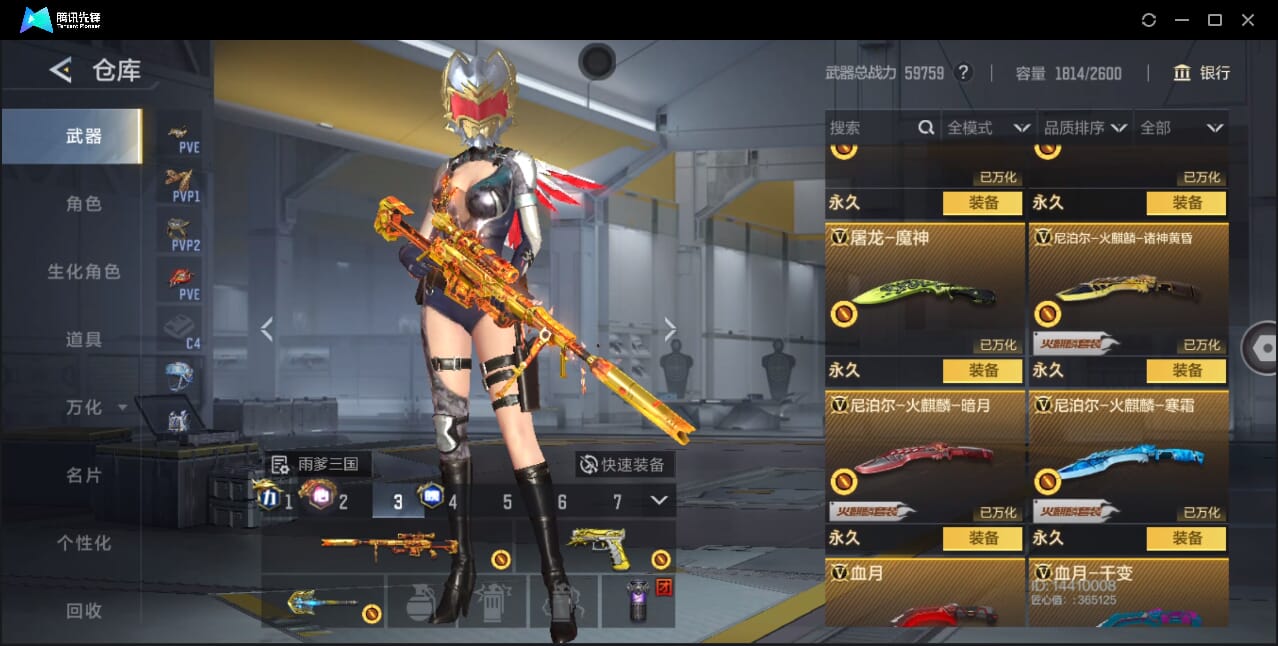Viewport: 1278px width, 646px height.
Task: Open the 名片 tab
Action: (x=84, y=475)
